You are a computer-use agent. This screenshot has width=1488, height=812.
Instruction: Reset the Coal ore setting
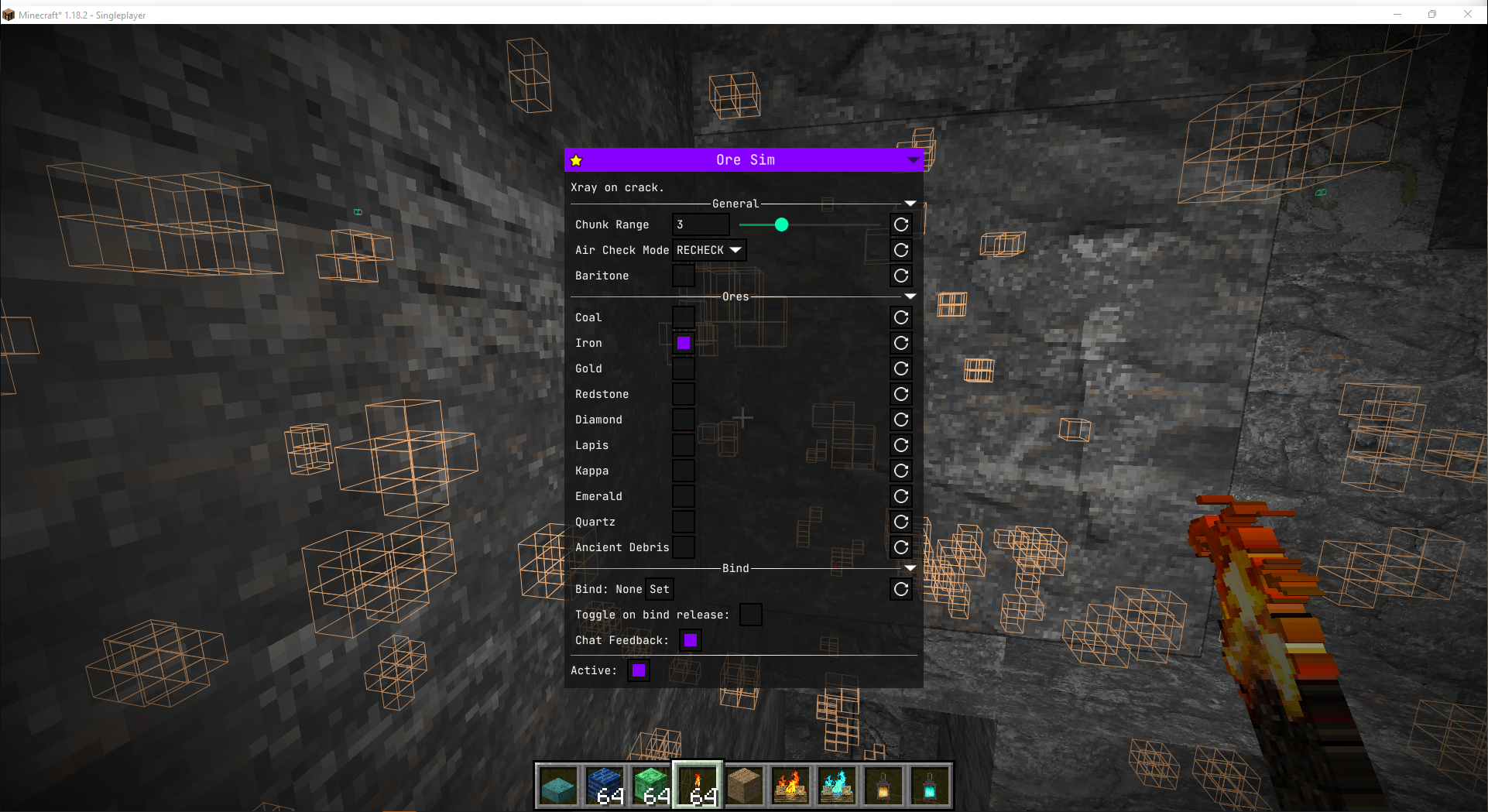(x=900, y=317)
